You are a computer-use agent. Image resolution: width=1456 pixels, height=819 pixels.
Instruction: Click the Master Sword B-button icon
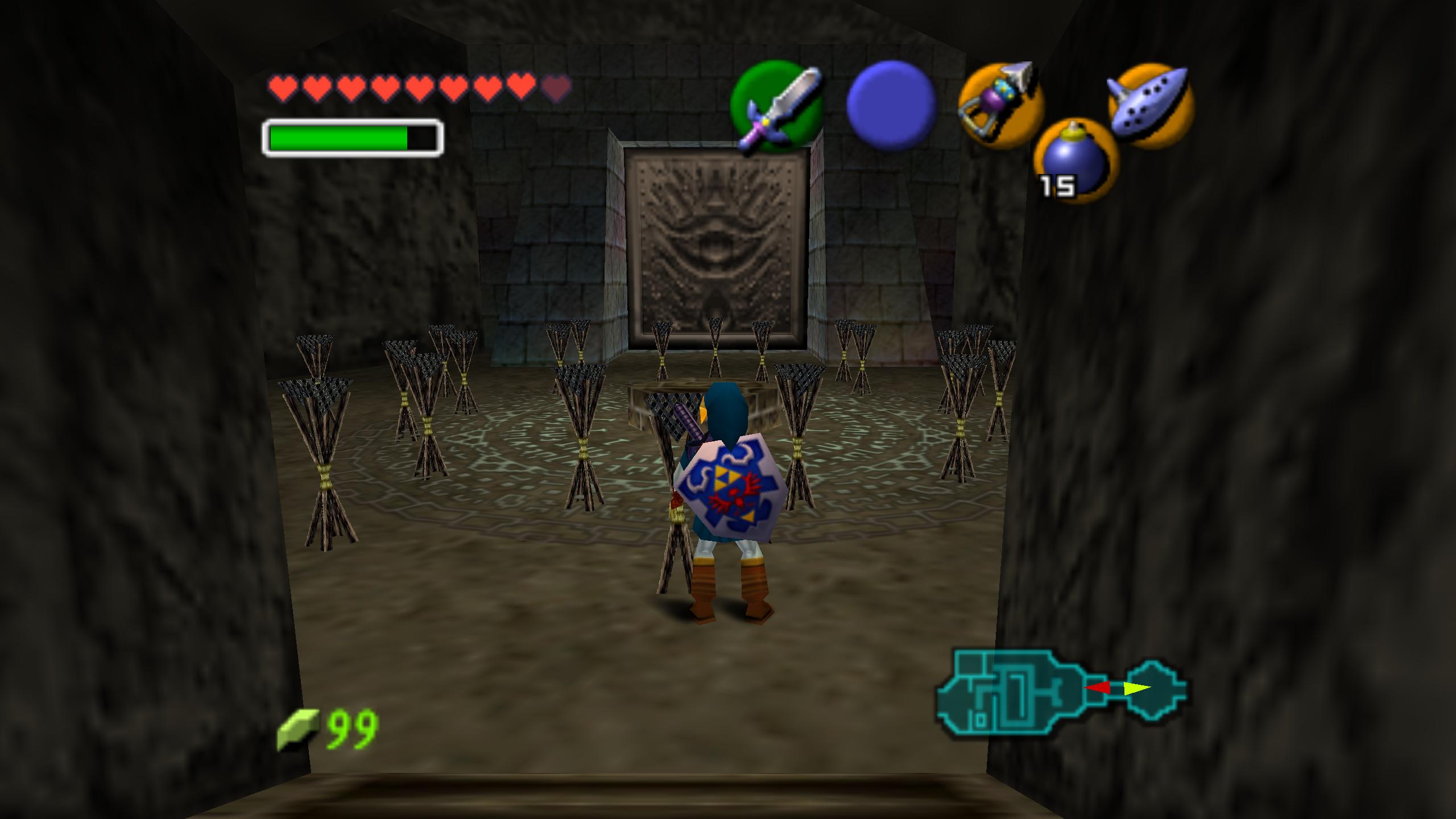[778, 107]
